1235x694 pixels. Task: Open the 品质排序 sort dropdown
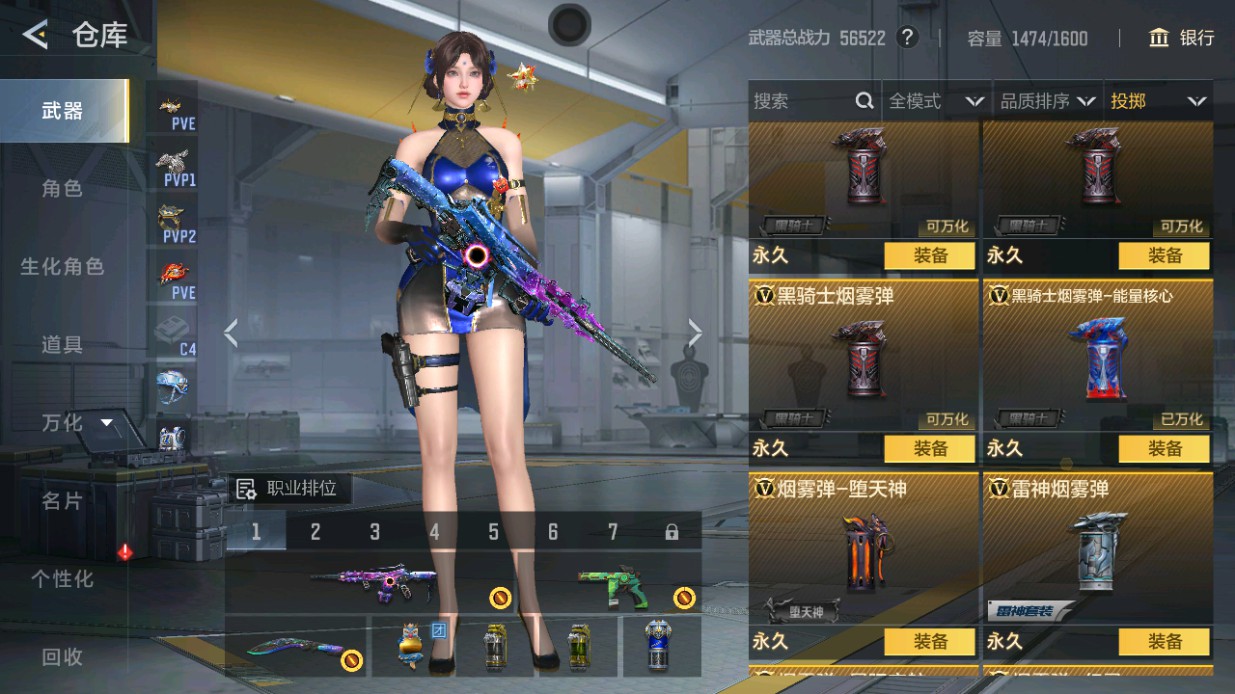point(1047,101)
